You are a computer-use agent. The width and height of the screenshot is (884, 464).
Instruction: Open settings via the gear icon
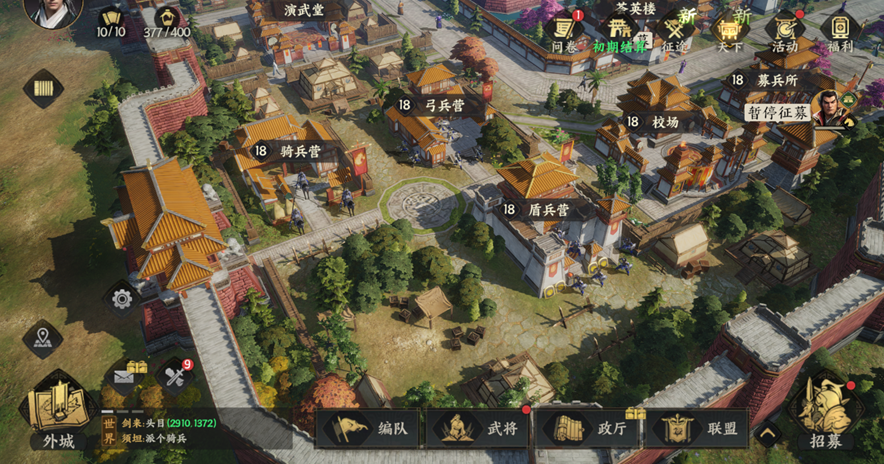tap(122, 297)
